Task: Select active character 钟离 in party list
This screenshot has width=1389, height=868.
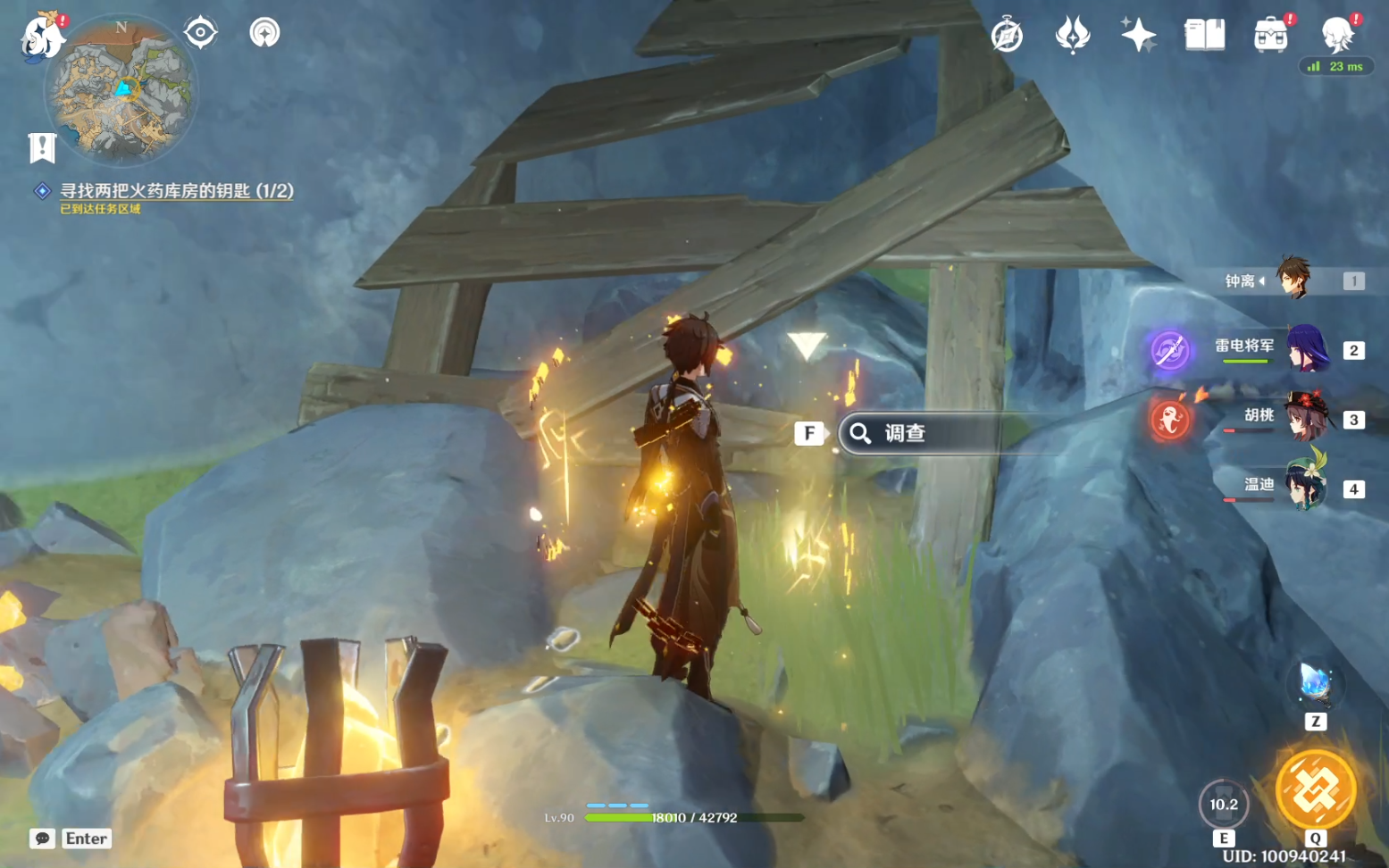Action: [1293, 280]
